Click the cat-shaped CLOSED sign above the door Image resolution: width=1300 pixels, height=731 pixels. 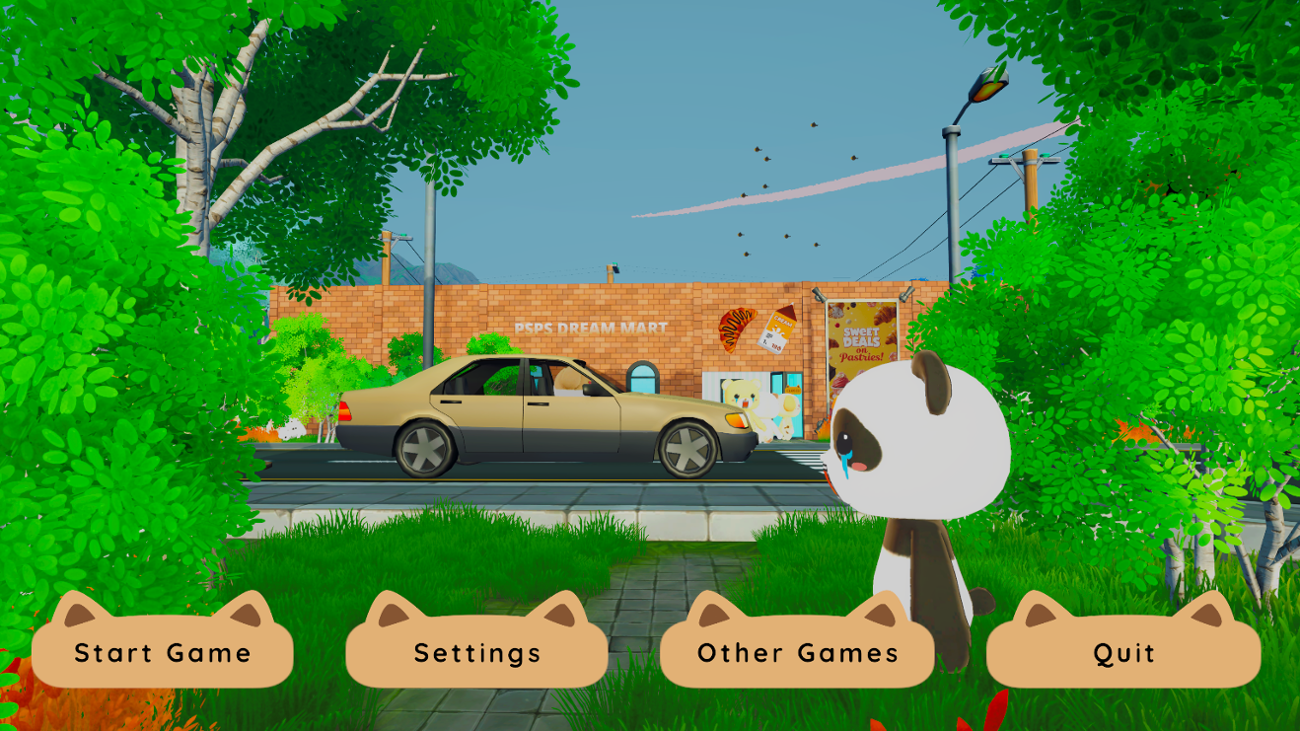point(793,389)
